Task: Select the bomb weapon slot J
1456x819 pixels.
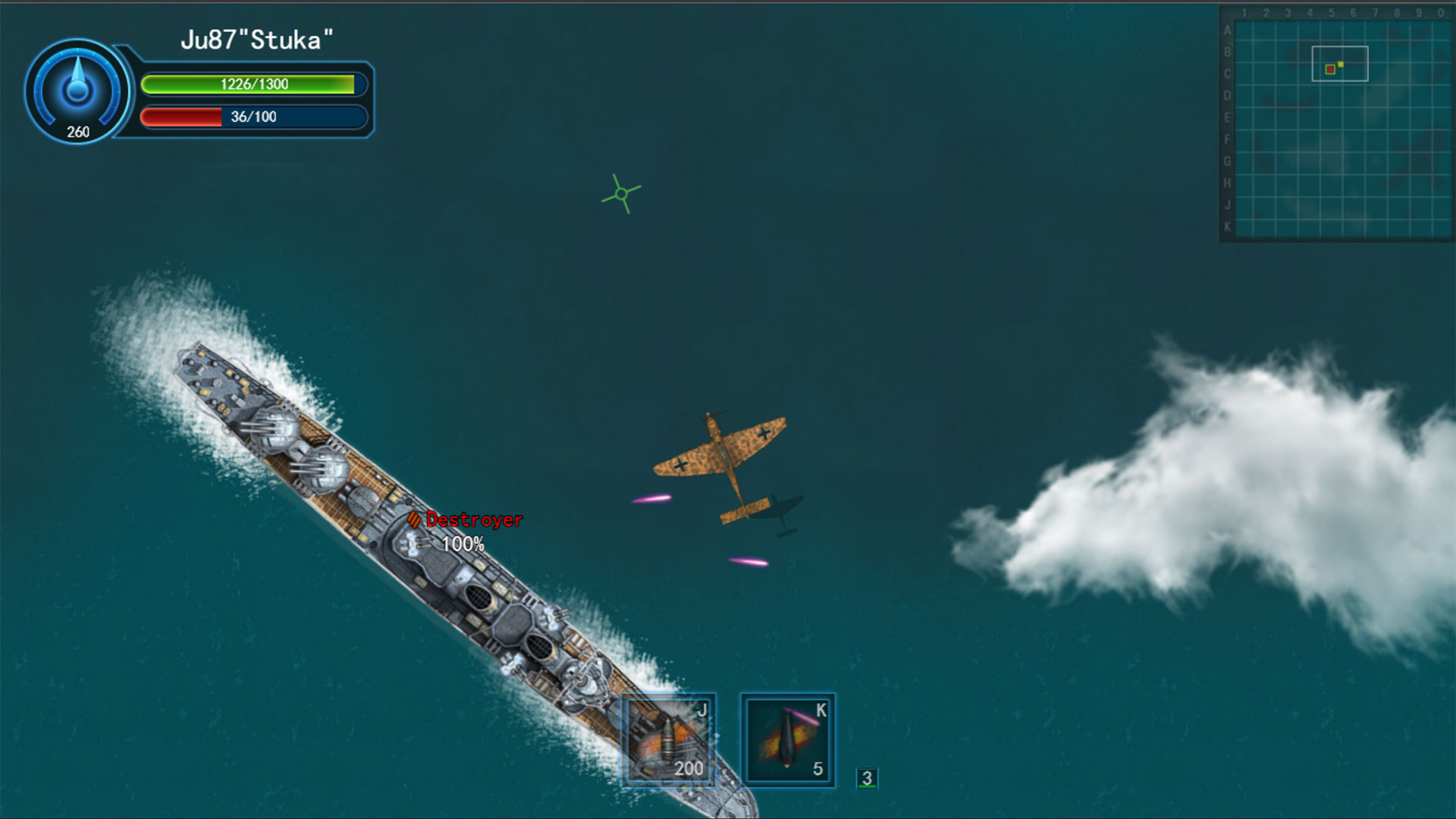Action: pos(668,740)
